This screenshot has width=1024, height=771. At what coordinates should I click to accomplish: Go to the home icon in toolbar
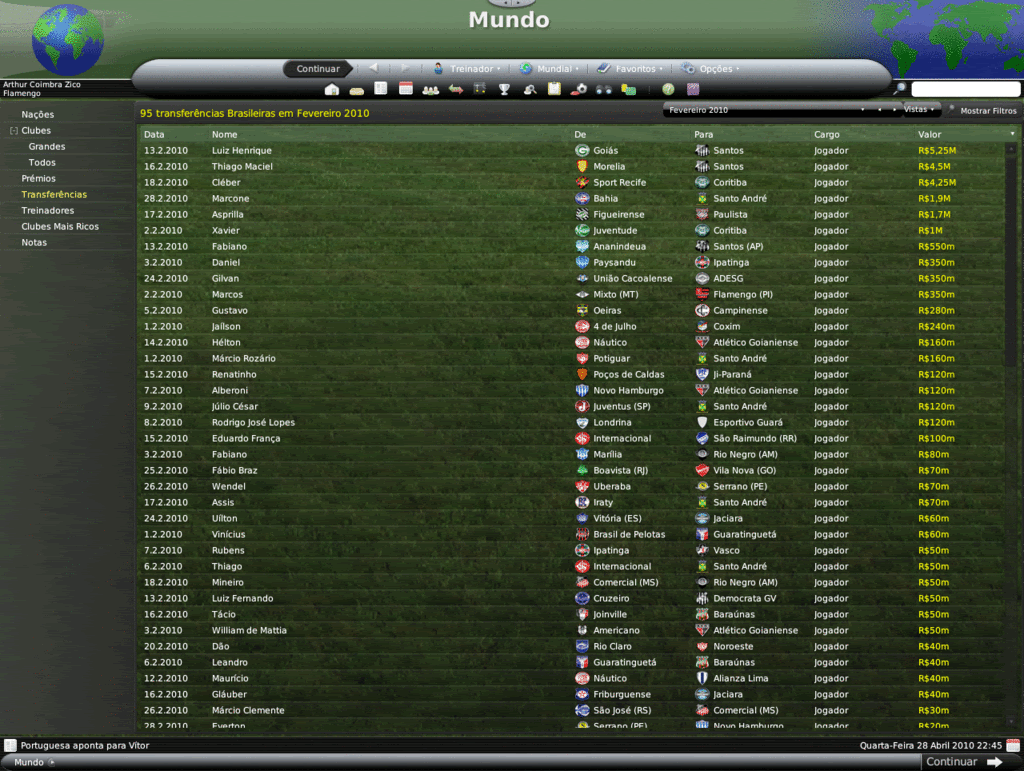[332, 89]
